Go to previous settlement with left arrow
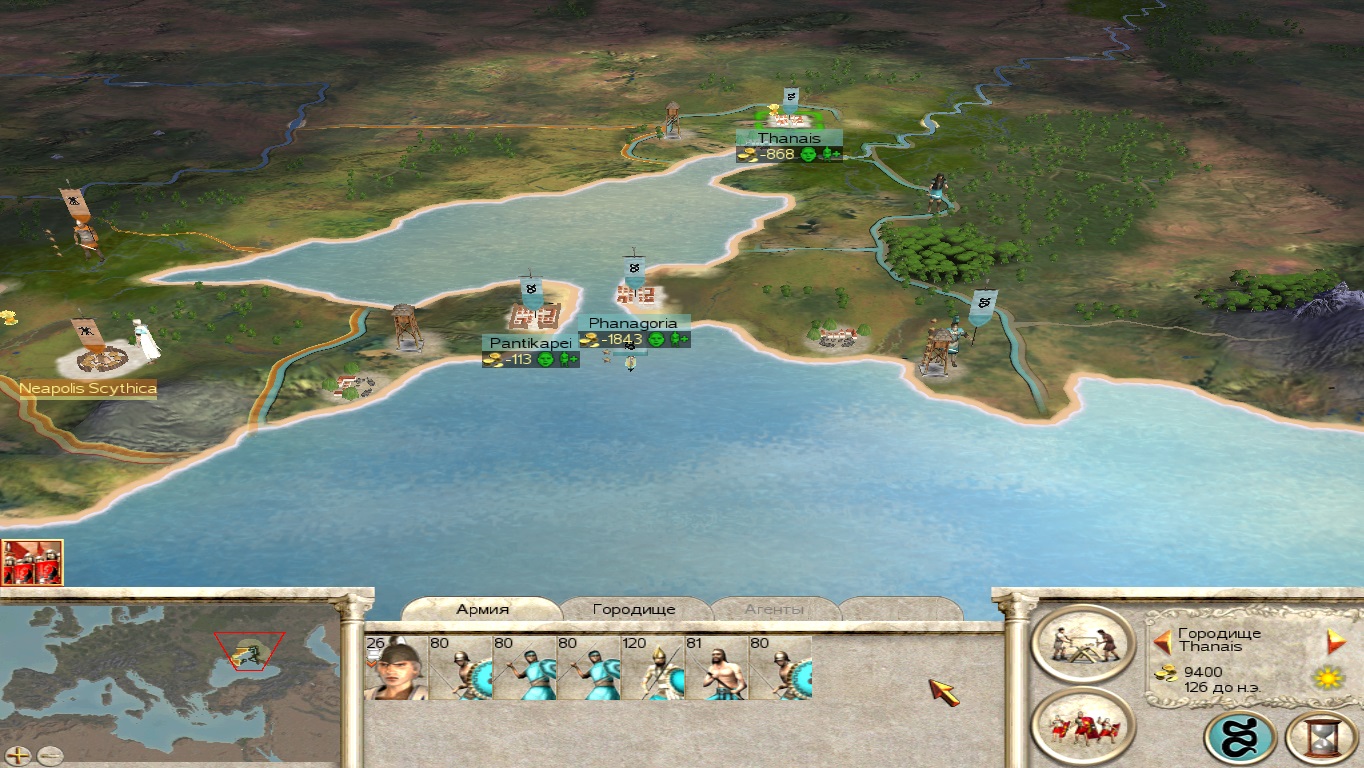This screenshot has height=768, width=1364. (x=1162, y=641)
